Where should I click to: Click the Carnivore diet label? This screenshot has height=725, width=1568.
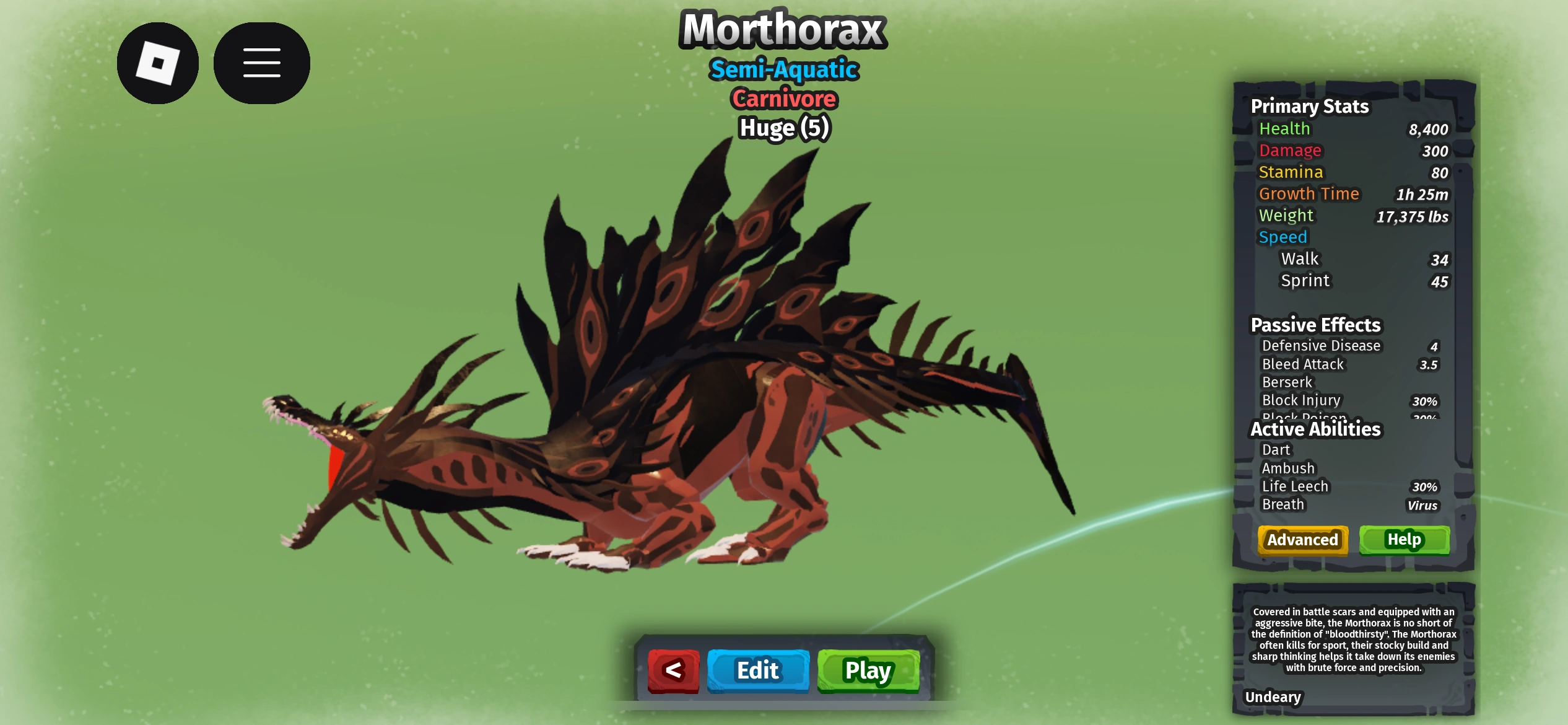(783, 98)
